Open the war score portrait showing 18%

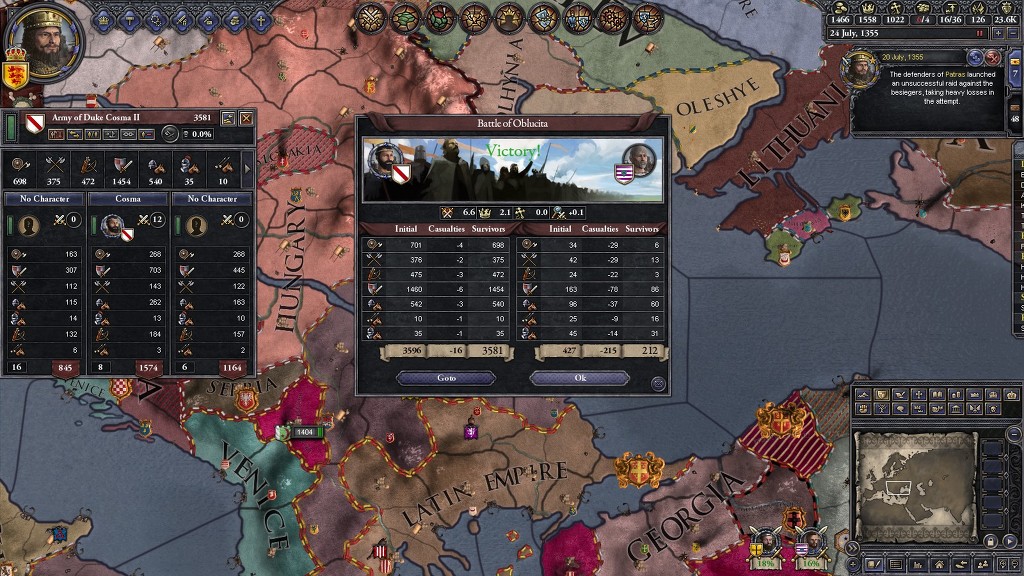click(766, 546)
